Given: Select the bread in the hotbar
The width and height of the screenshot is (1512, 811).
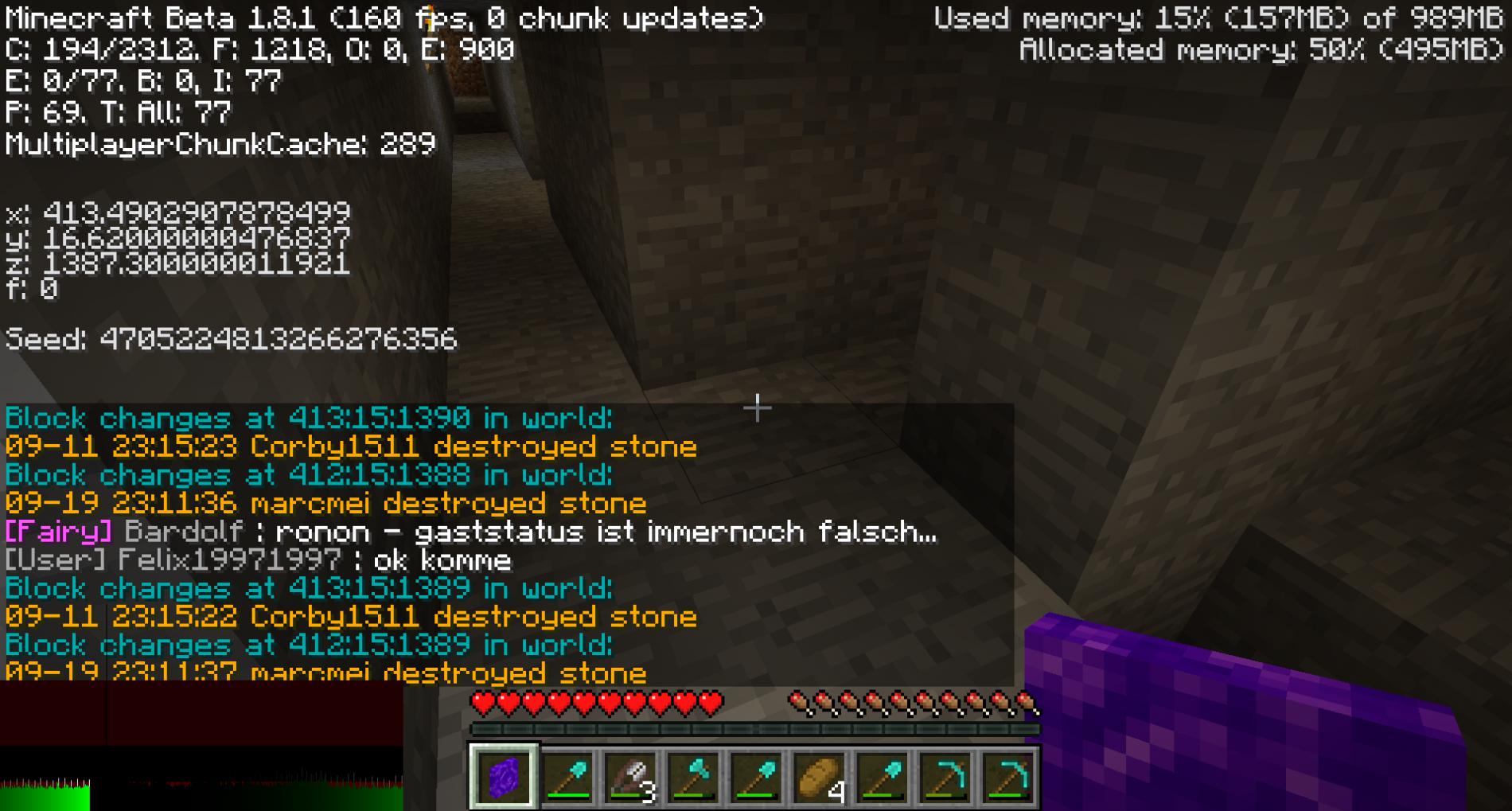Looking at the screenshot, I should tap(819, 777).
